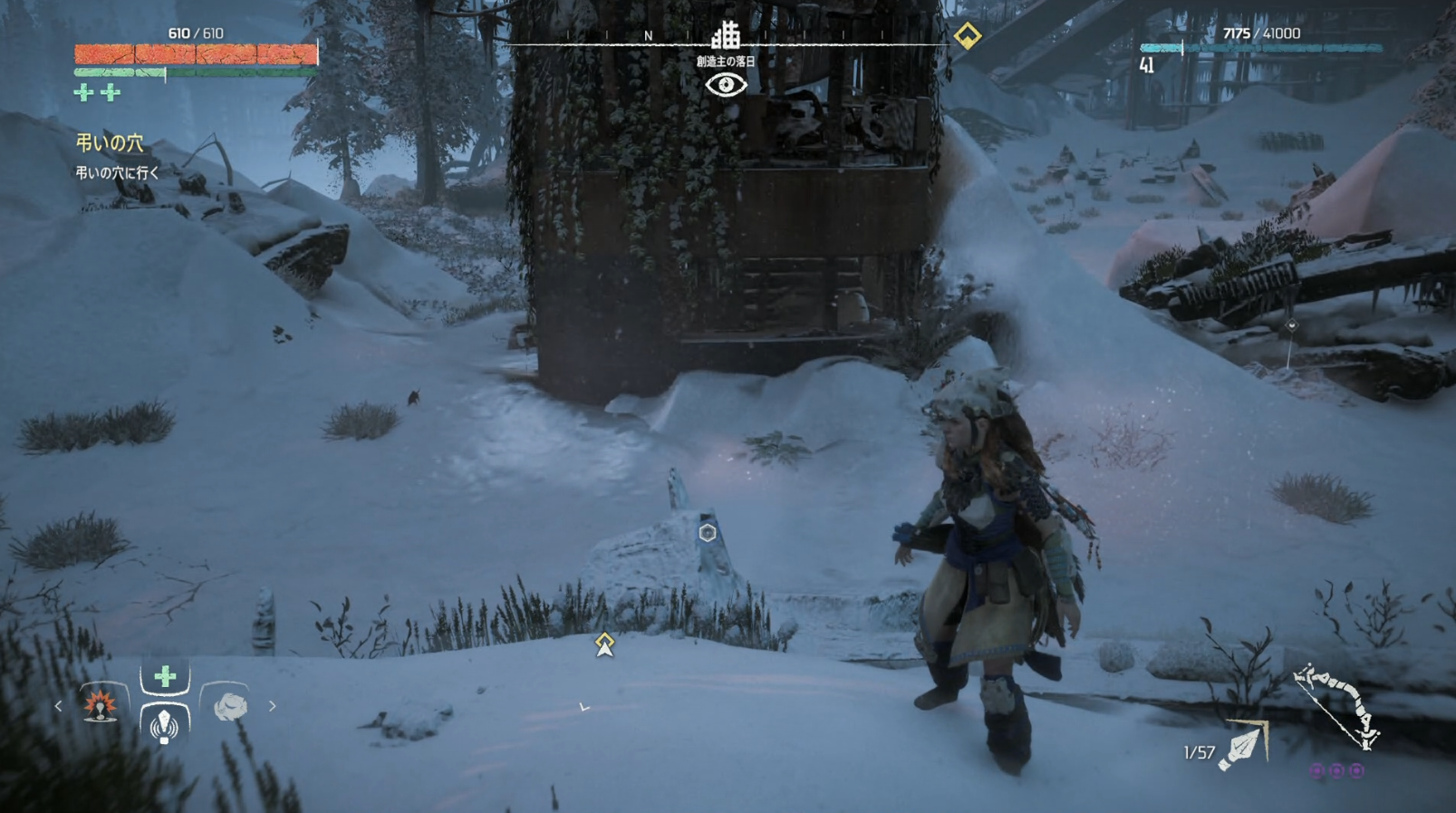The height and width of the screenshot is (813, 1456).
Task: Use the green cross health potion slot
Action: (165, 676)
